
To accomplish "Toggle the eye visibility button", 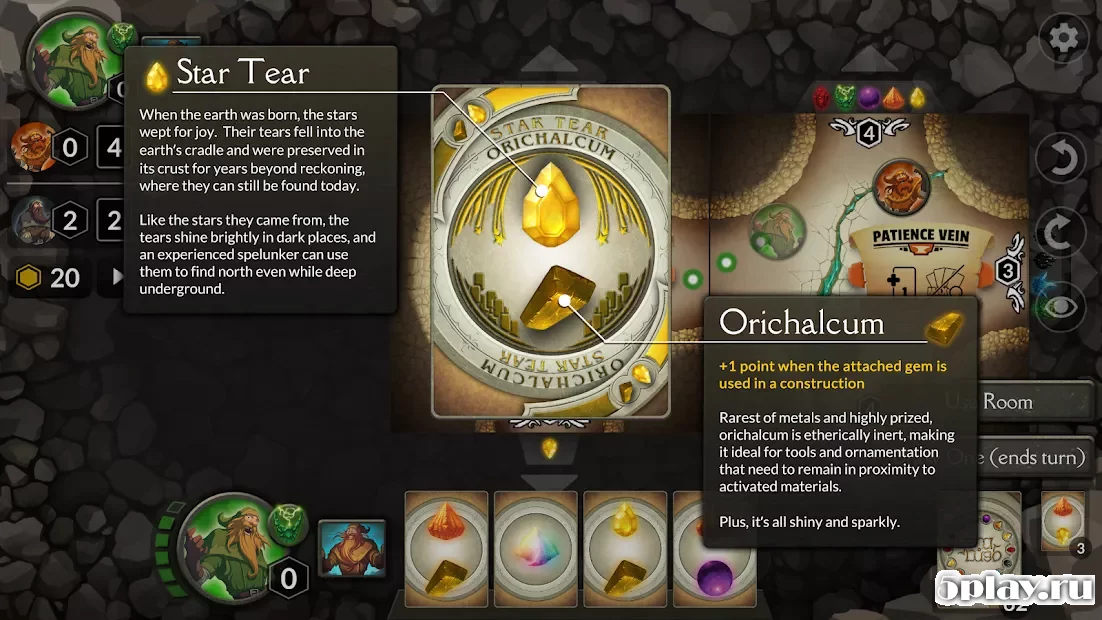I will (x=1062, y=303).
